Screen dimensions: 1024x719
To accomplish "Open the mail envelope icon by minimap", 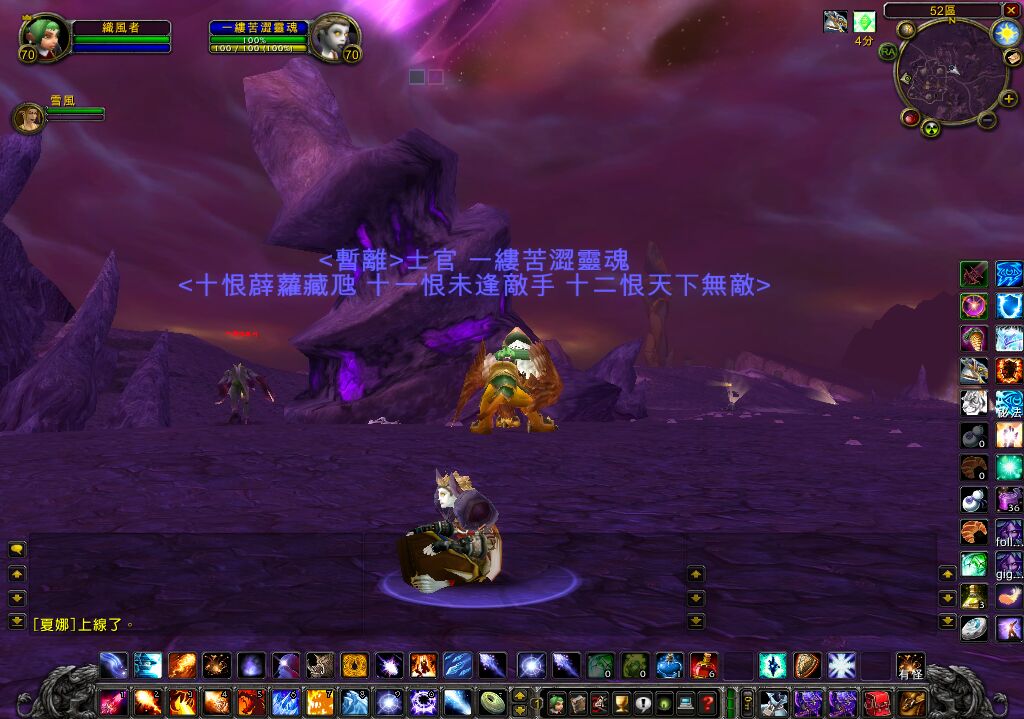I will [1012, 59].
